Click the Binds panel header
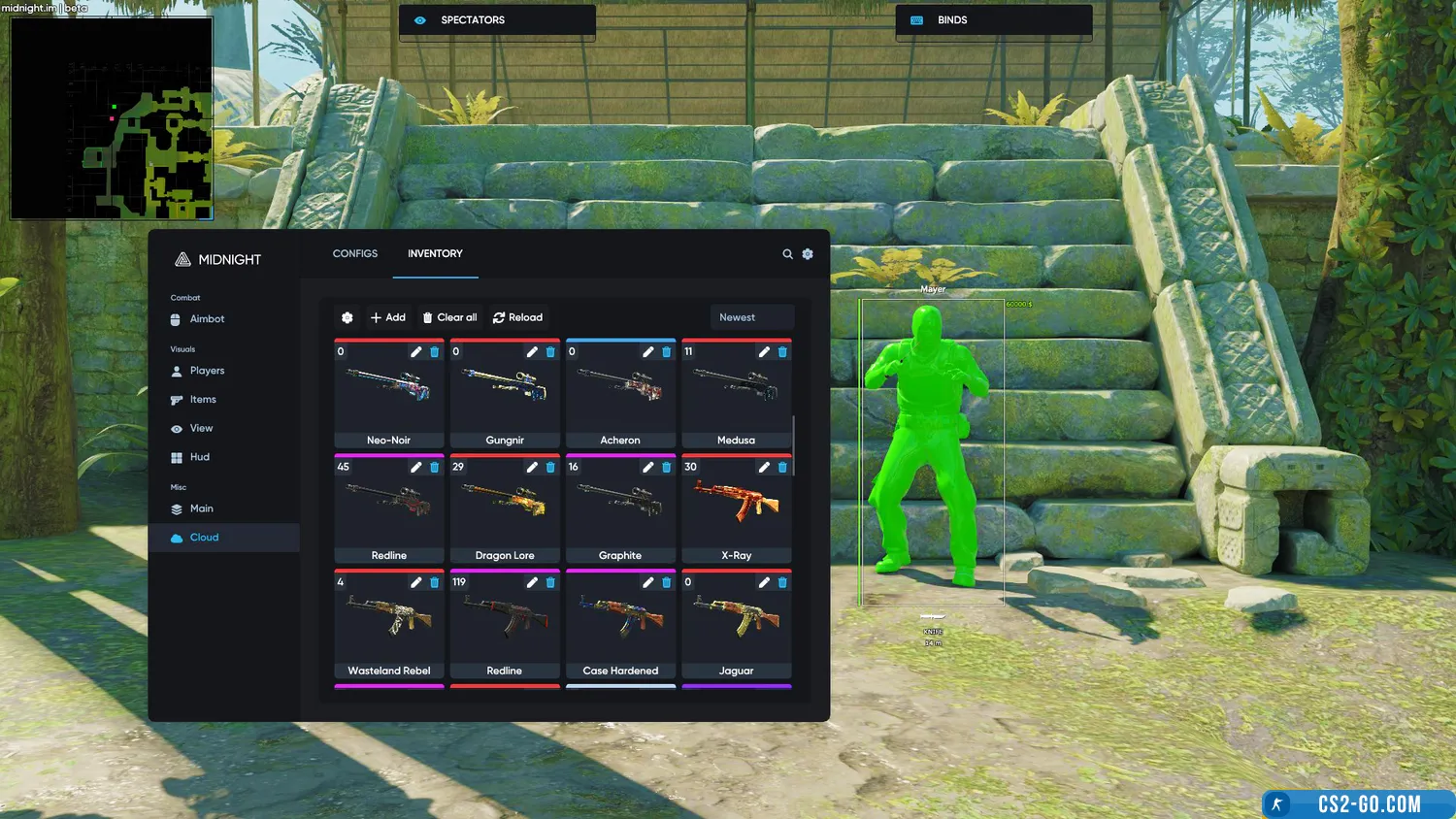 [x=993, y=20]
